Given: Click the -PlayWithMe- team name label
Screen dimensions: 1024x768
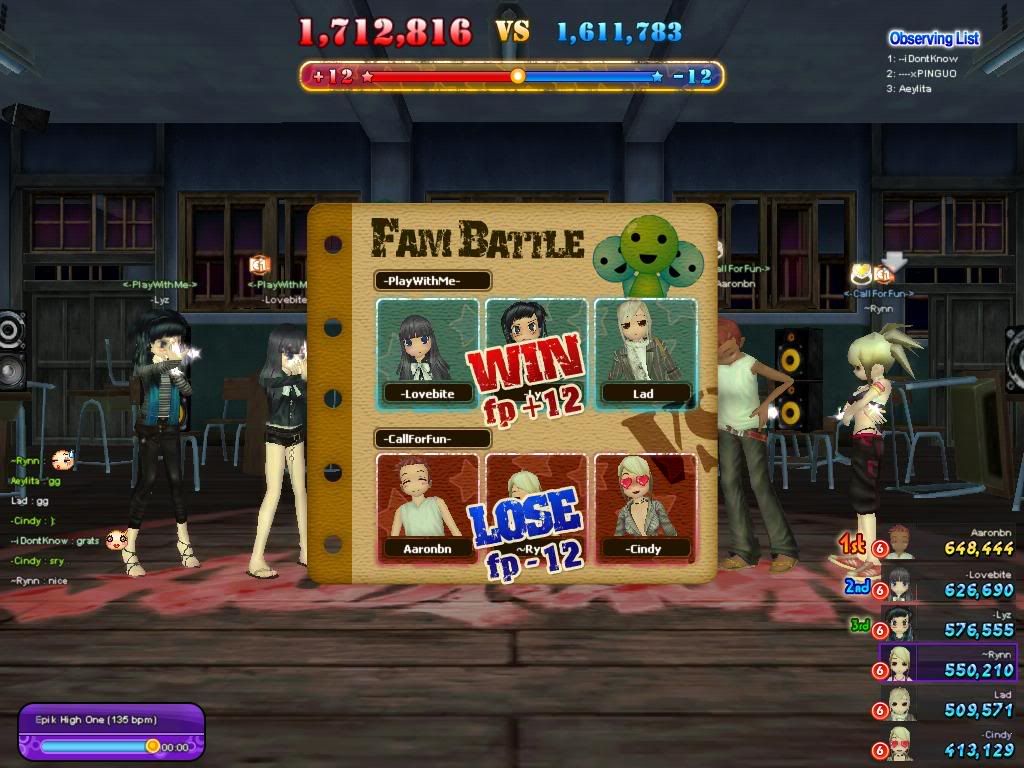Looking at the screenshot, I should [433, 281].
